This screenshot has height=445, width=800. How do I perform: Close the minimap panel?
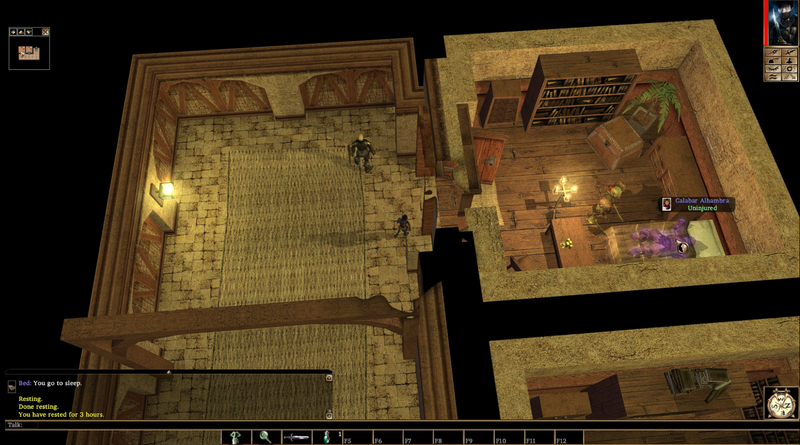tap(46, 32)
